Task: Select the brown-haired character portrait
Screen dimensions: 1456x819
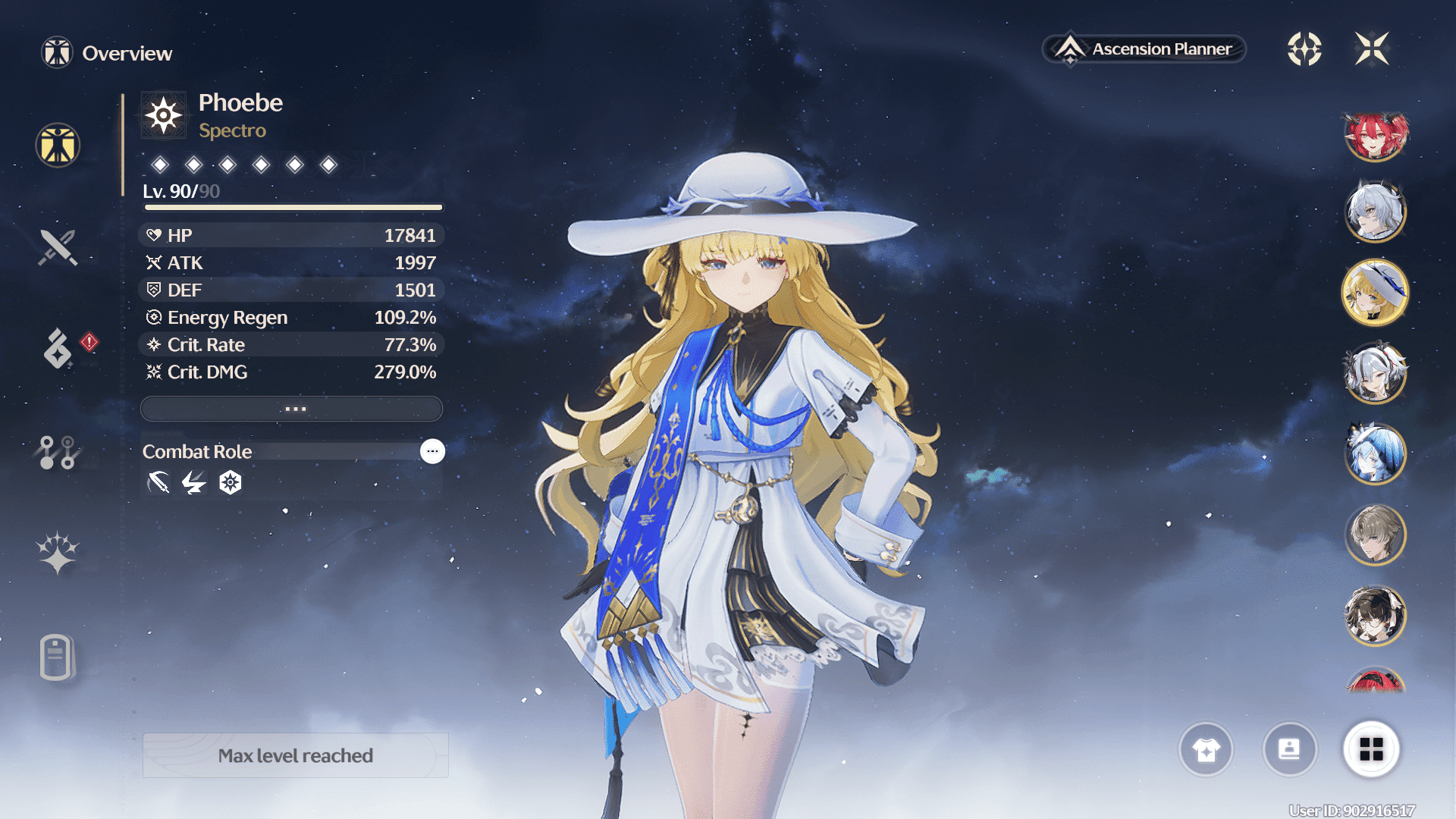Action: [1375, 535]
